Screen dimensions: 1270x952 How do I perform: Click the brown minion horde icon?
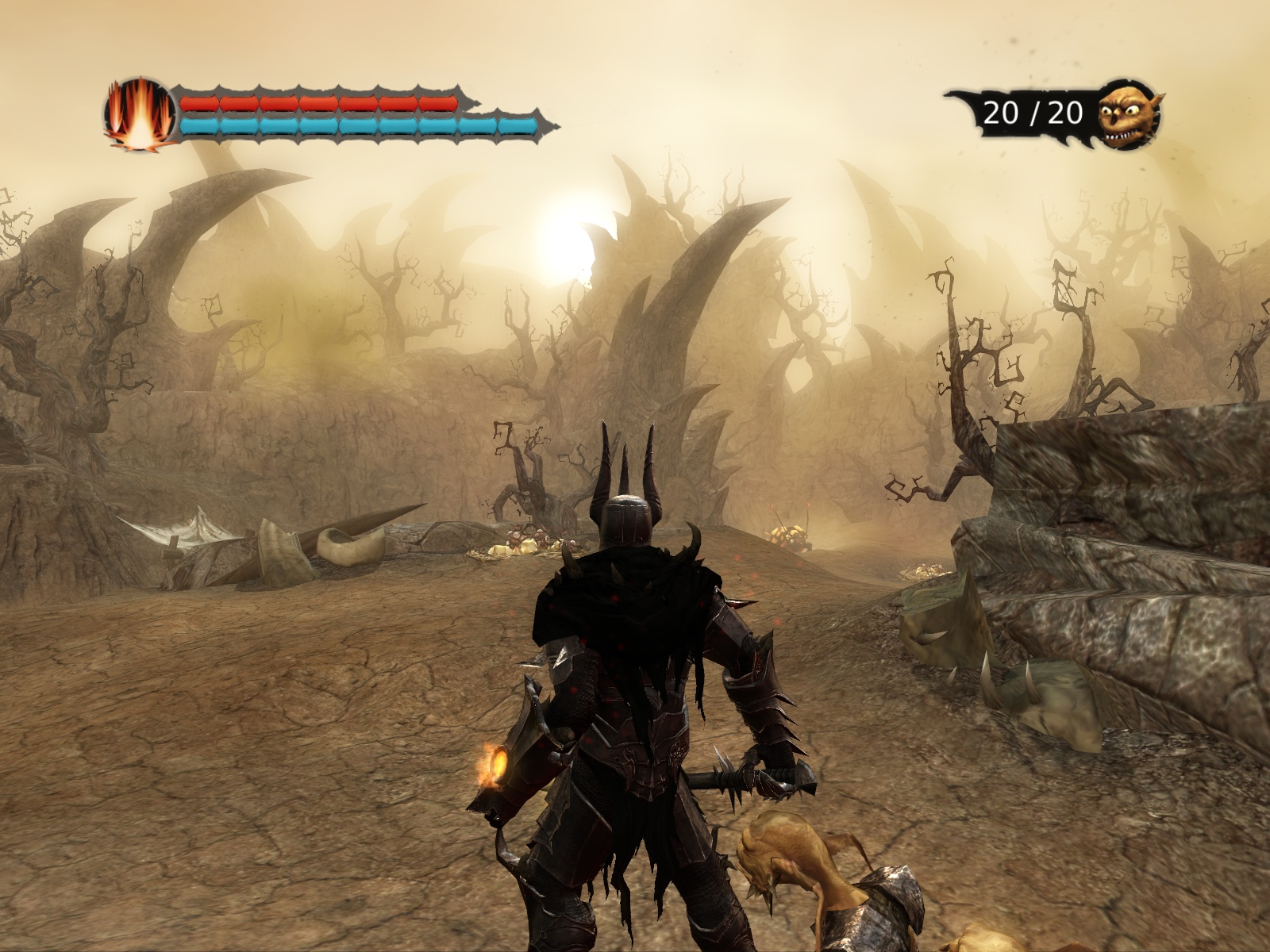pyautogui.click(x=1128, y=113)
